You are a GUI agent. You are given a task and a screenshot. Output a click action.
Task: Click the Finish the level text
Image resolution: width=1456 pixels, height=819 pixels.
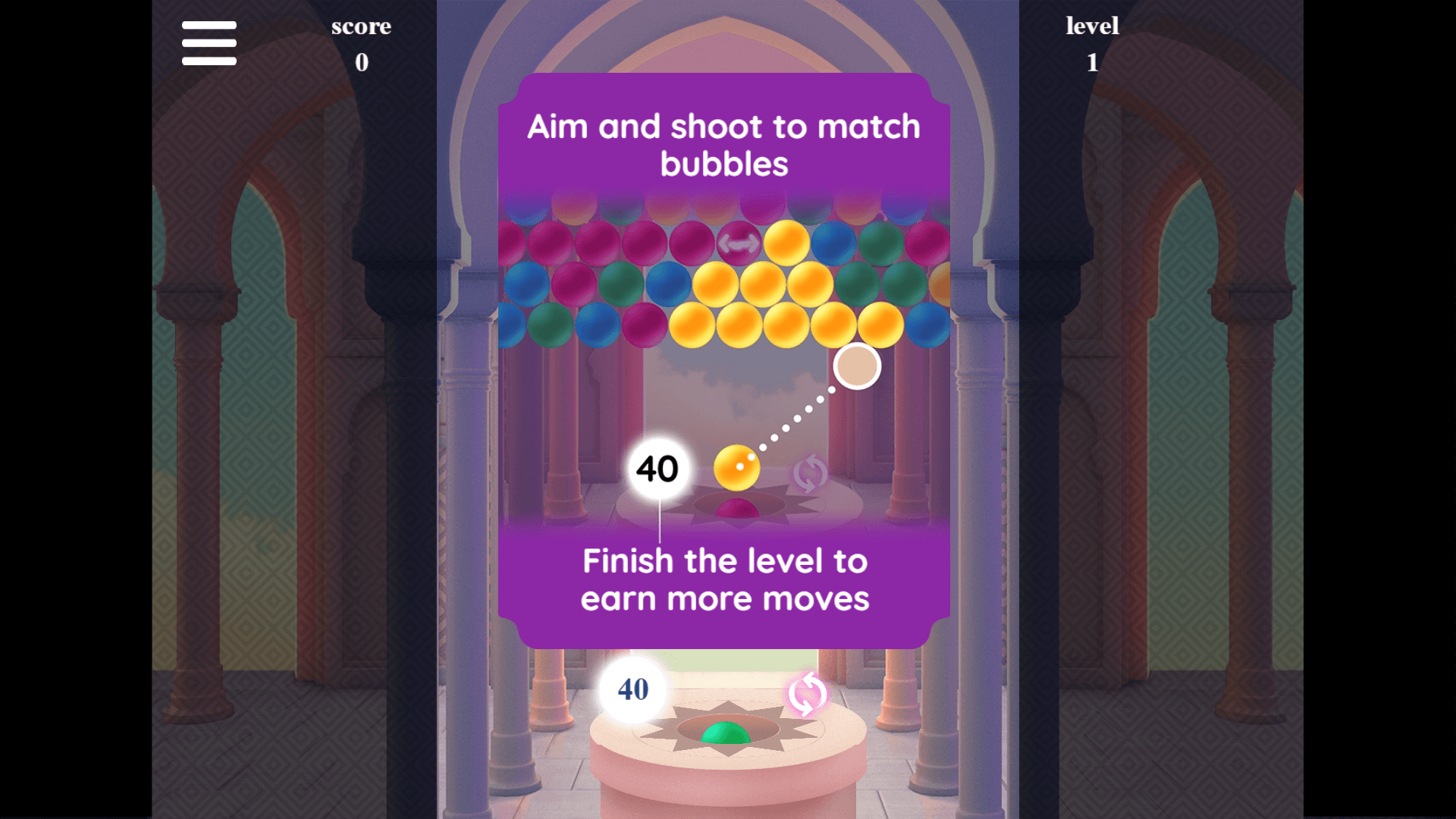click(x=724, y=579)
